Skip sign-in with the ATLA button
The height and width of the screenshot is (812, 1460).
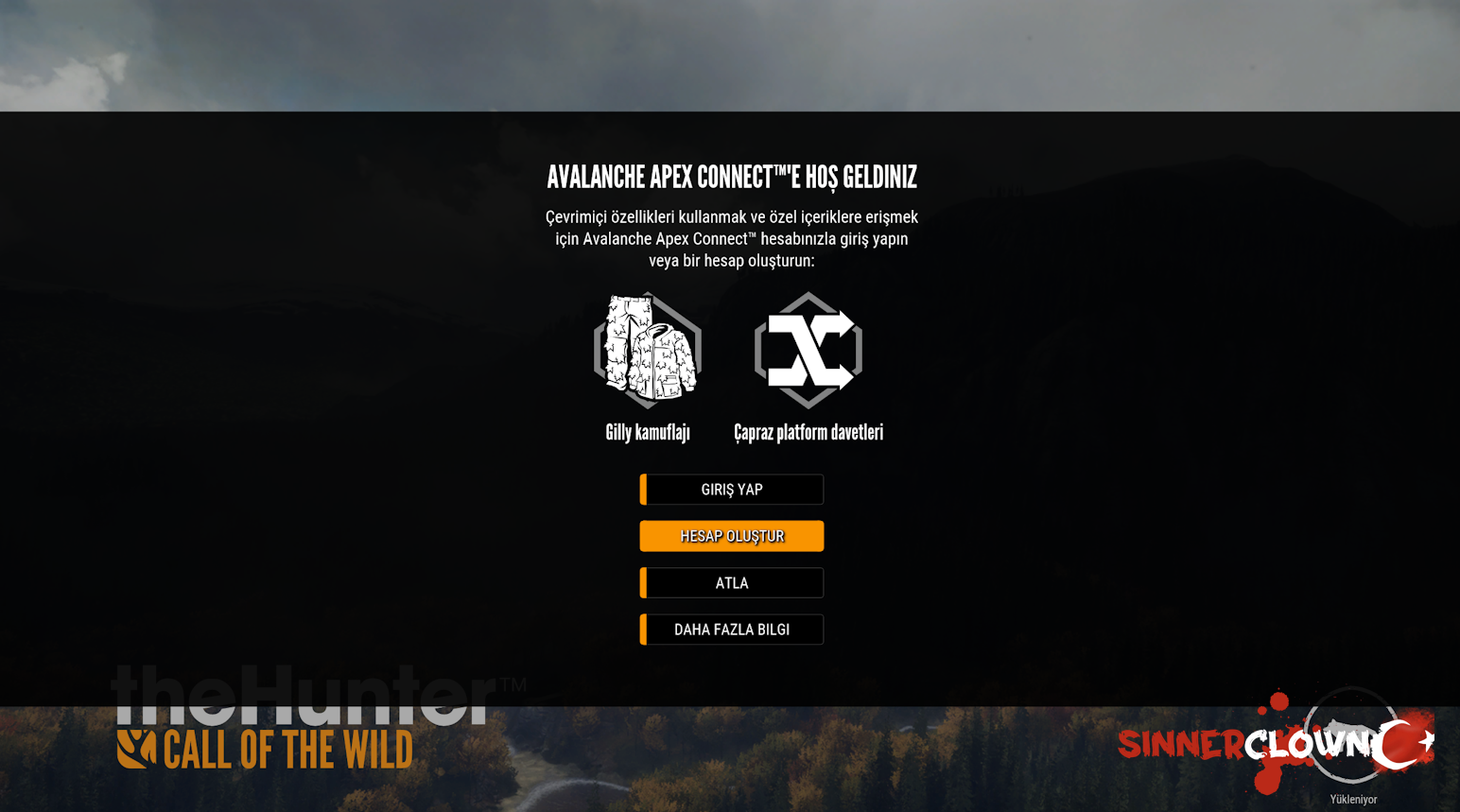point(732,583)
